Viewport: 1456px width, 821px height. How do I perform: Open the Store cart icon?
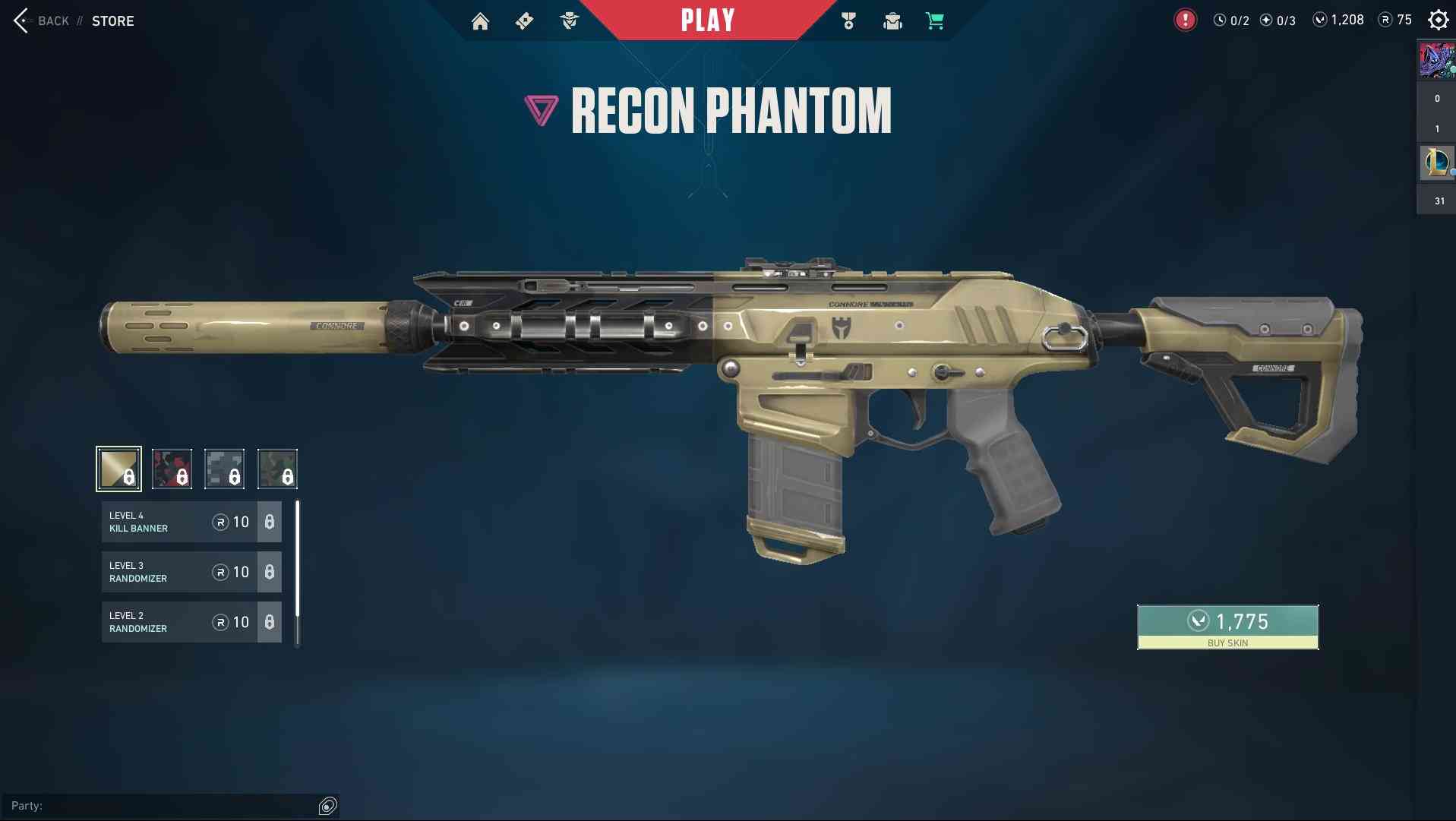coord(935,21)
